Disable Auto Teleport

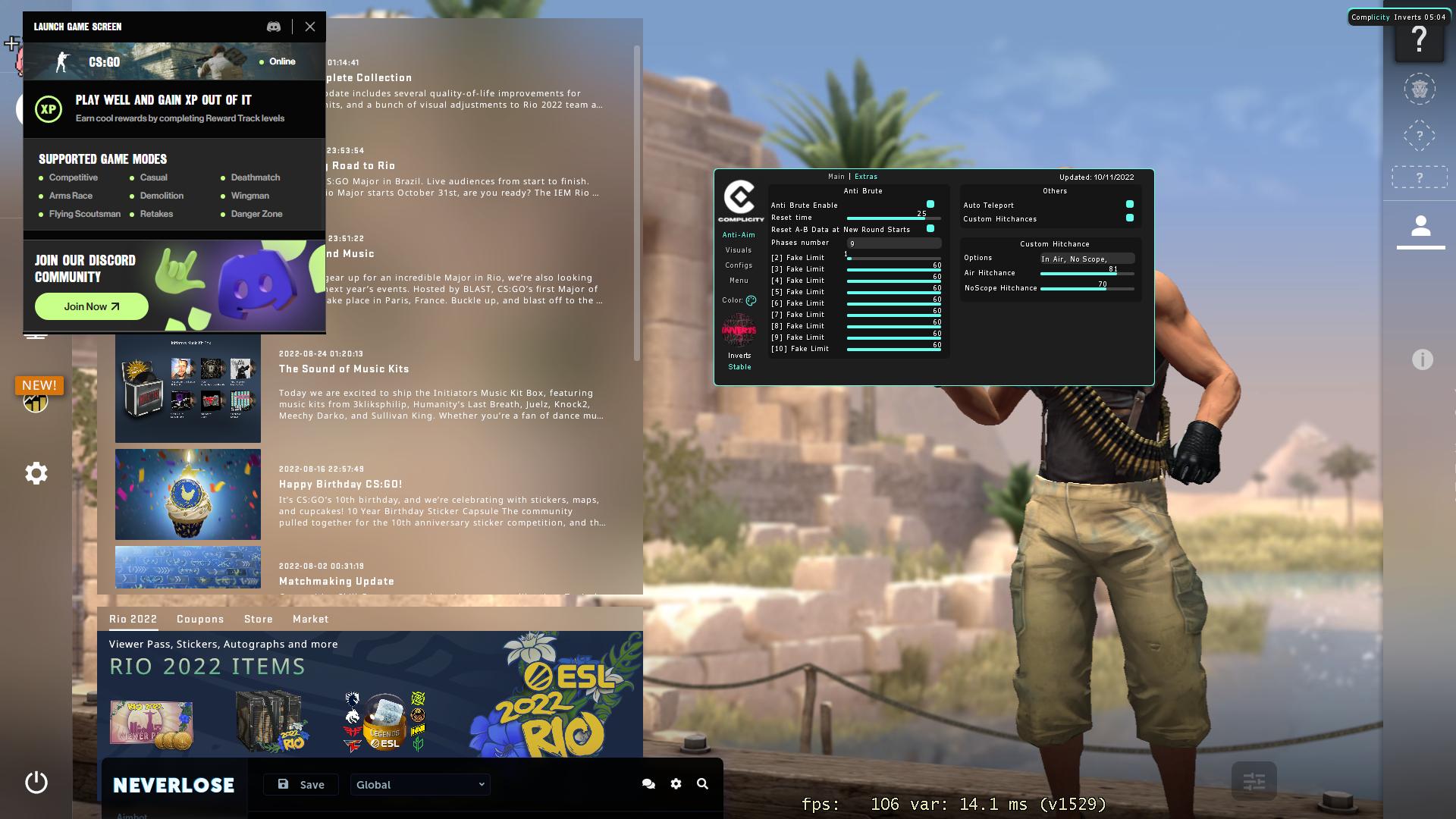click(x=1130, y=204)
